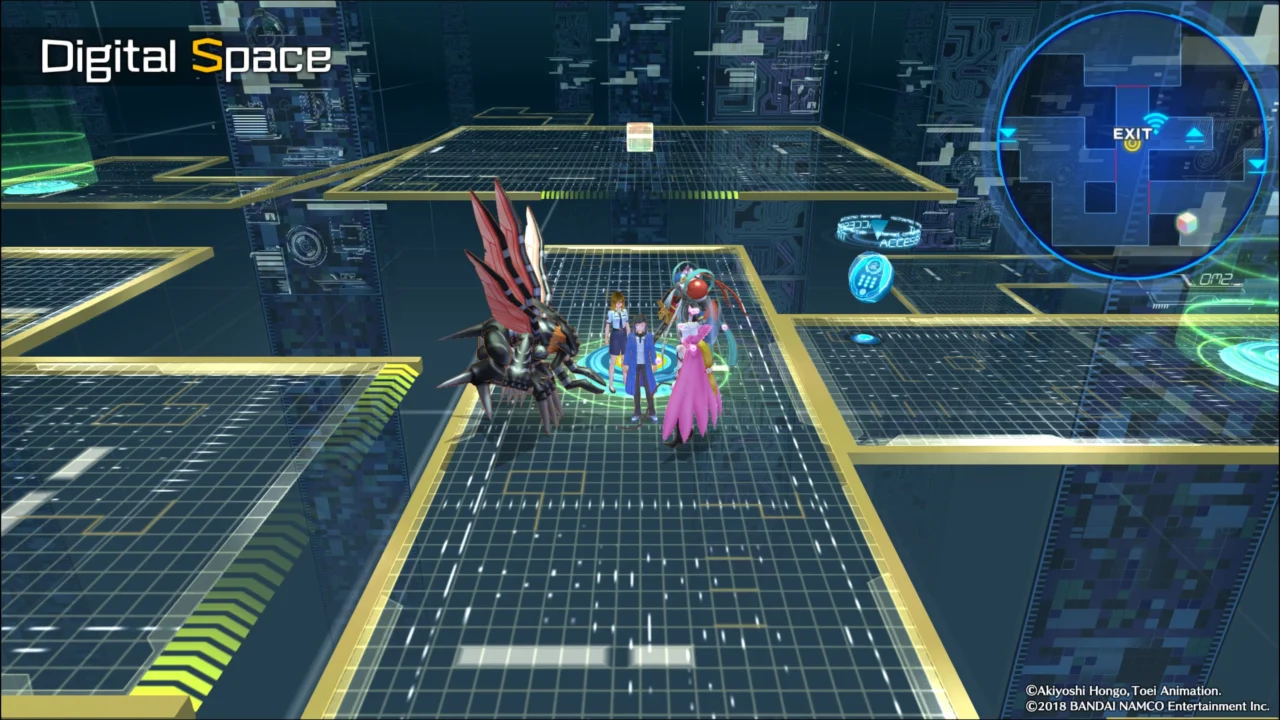1280x720 pixels.
Task: Click the colored cube marker on the minimap
Action: click(x=1186, y=223)
